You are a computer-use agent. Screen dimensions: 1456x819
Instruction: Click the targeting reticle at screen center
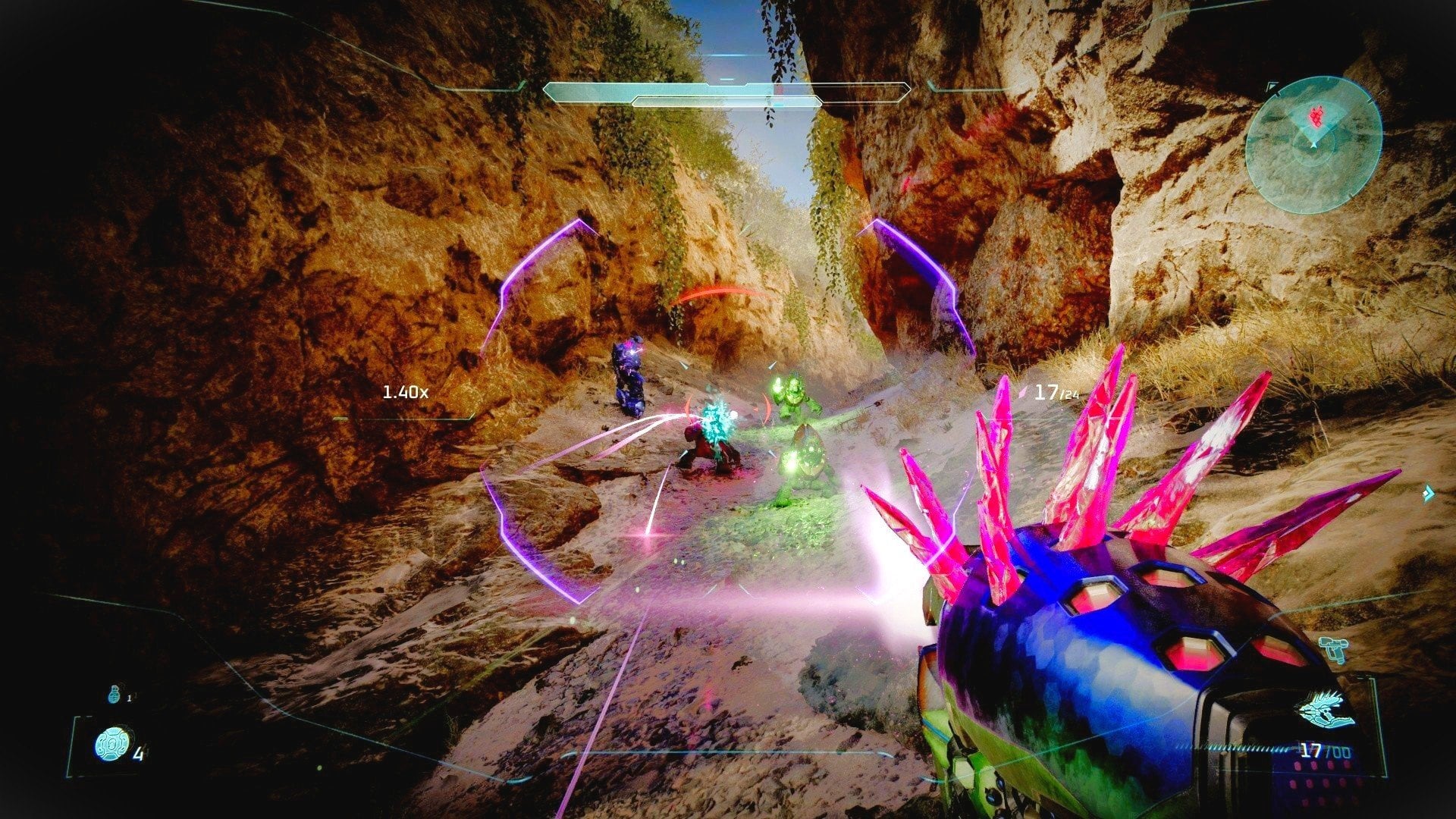coord(728,409)
